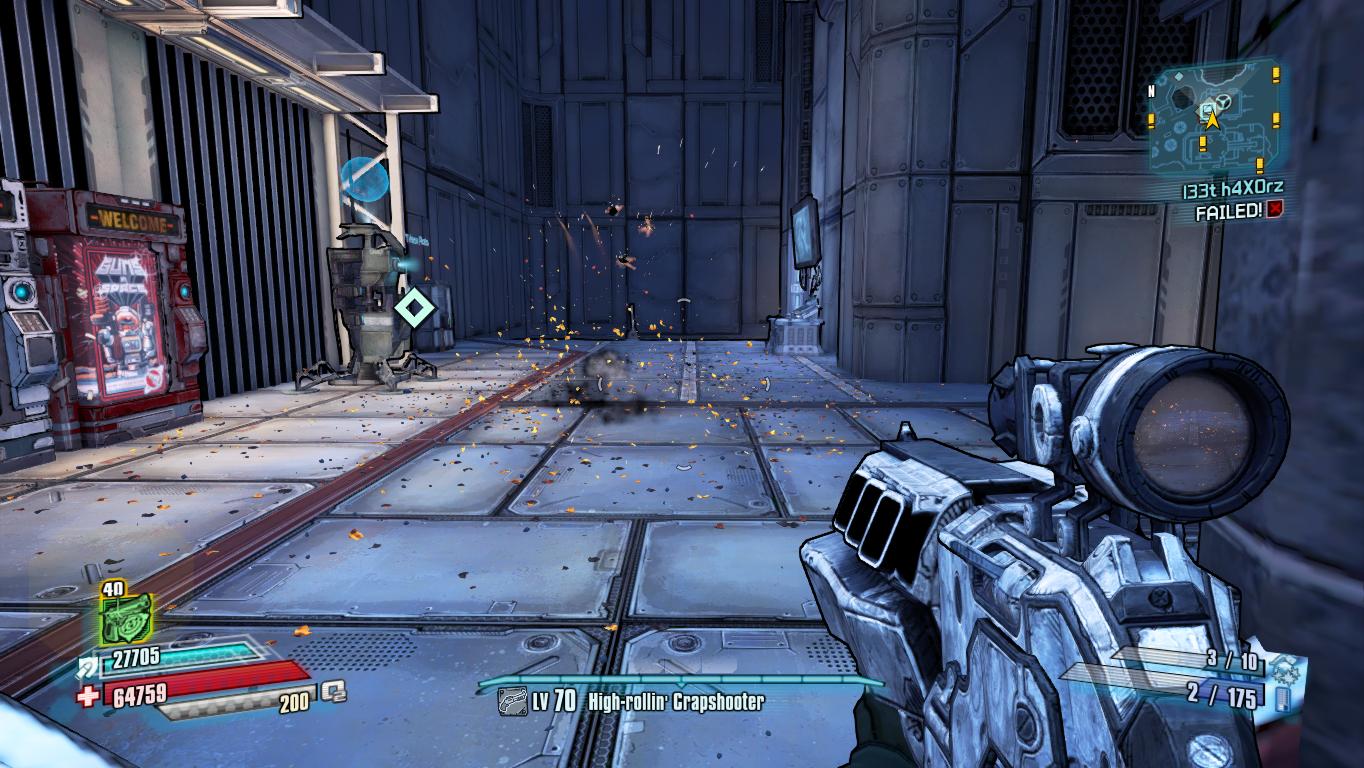Click the diamond objective waypoint marker
Screen dimensions: 1364x768
[x=415, y=309]
